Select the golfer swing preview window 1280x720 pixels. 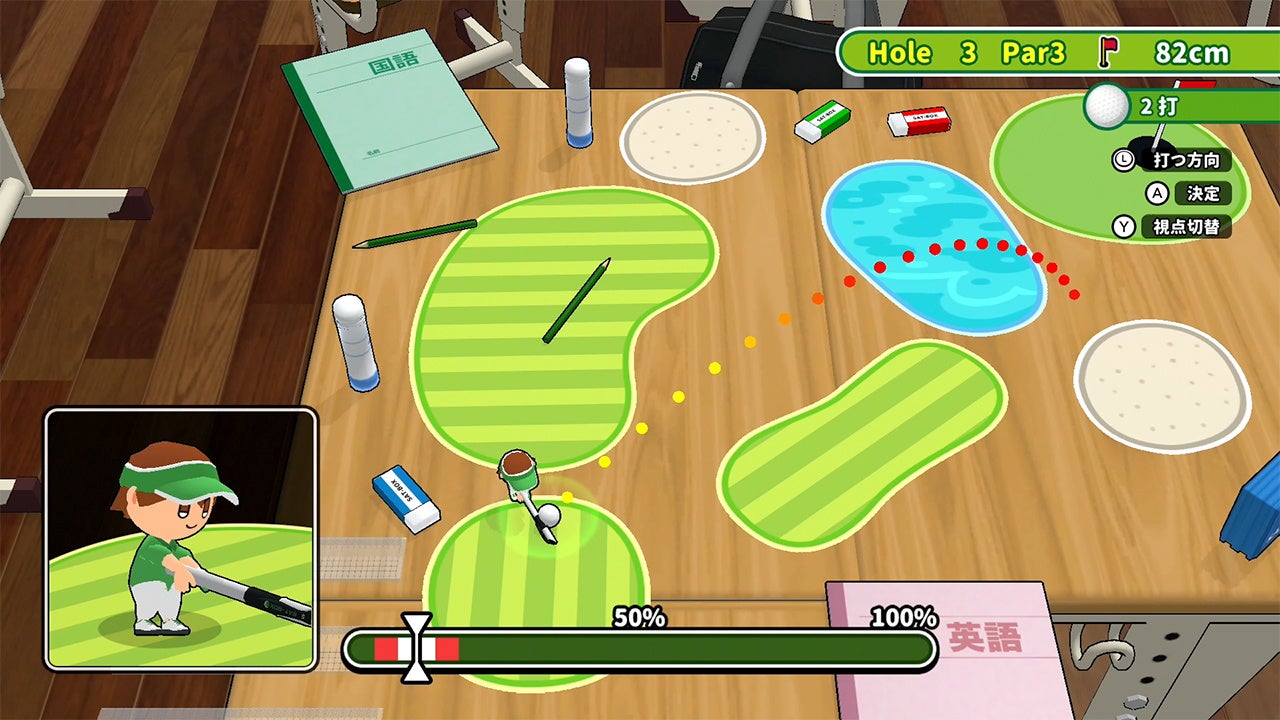(181, 539)
